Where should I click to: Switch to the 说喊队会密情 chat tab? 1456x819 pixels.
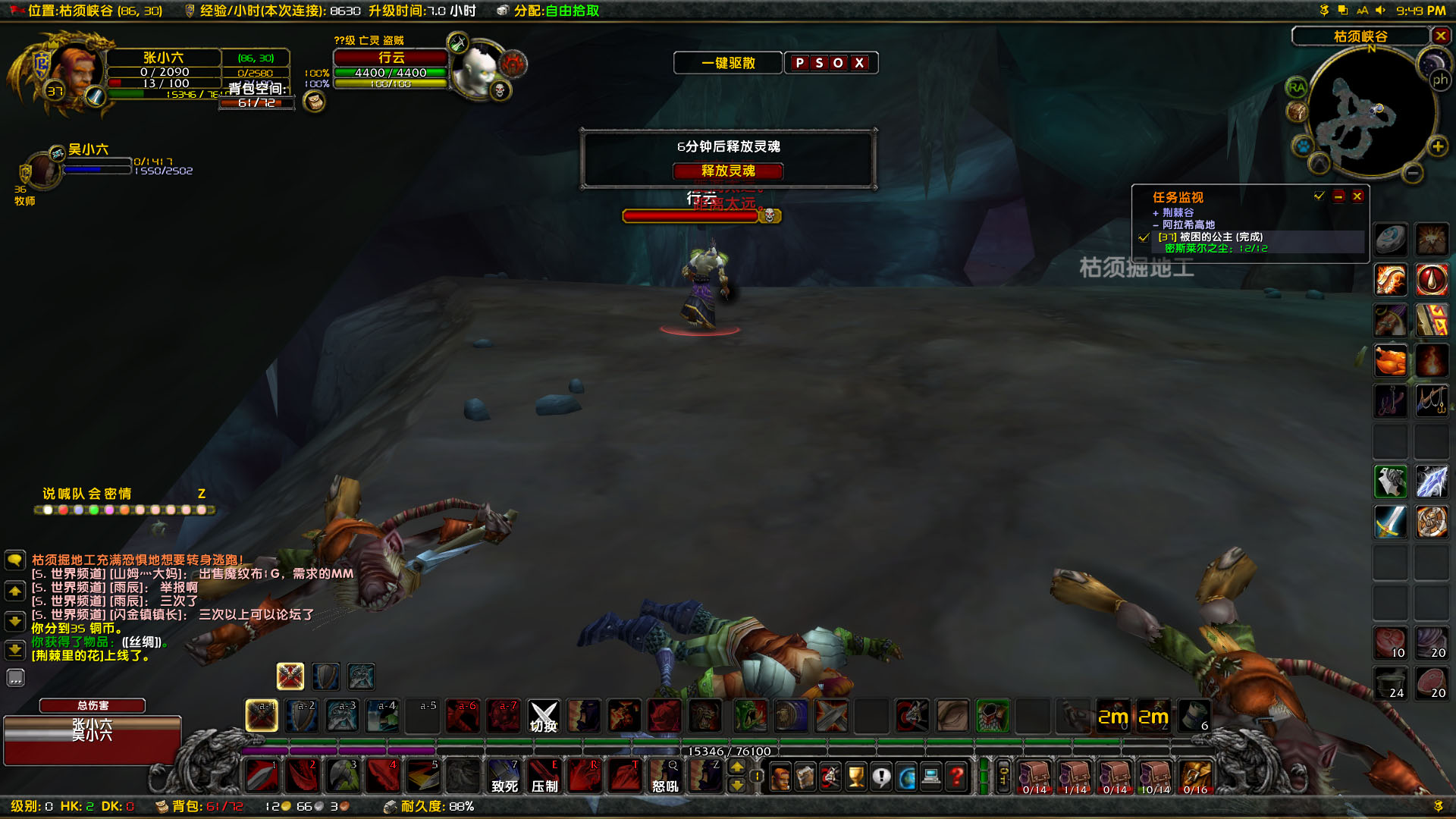point(86,494)
